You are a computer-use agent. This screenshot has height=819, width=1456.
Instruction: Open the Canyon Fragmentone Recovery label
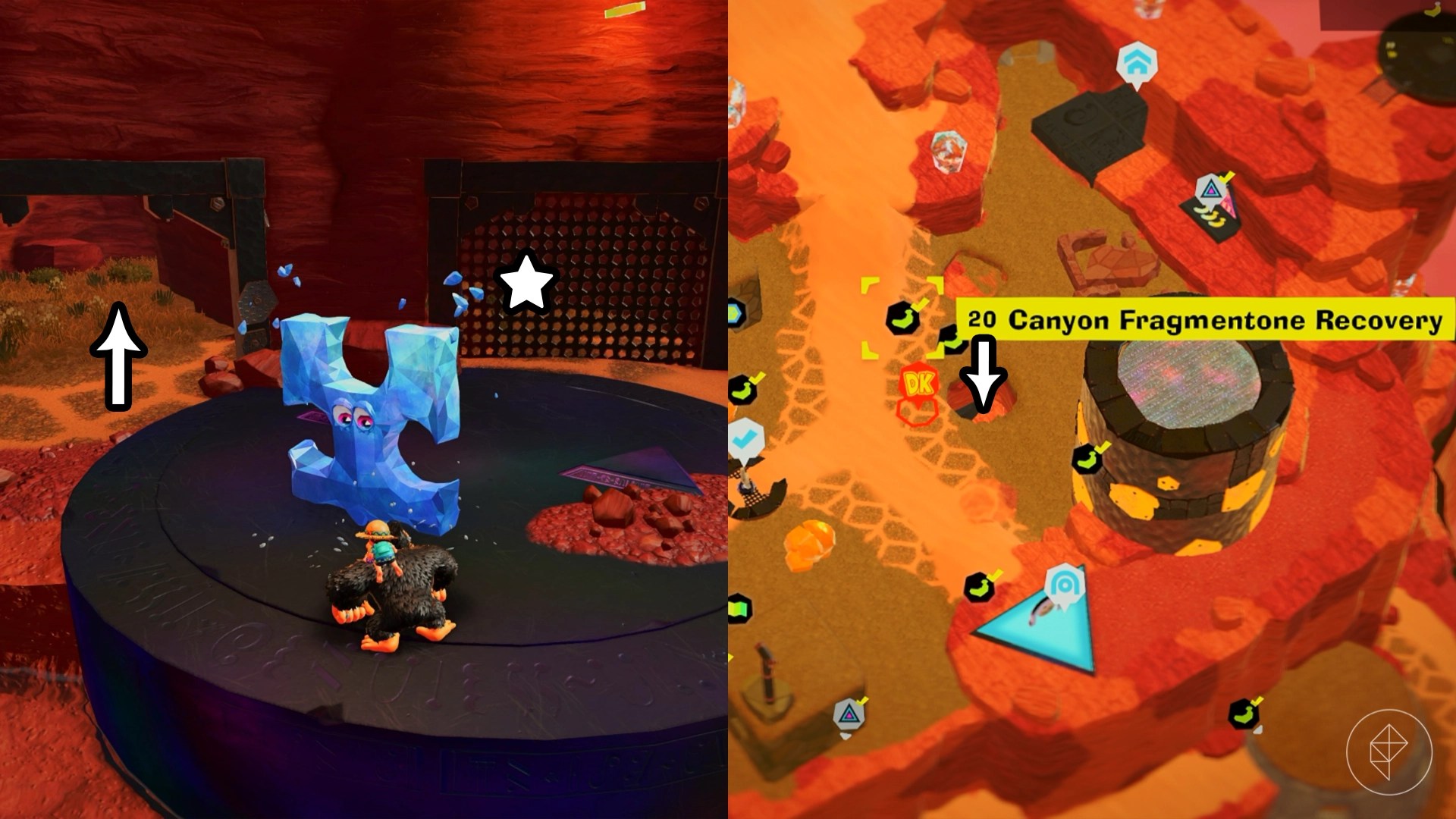1205,320
